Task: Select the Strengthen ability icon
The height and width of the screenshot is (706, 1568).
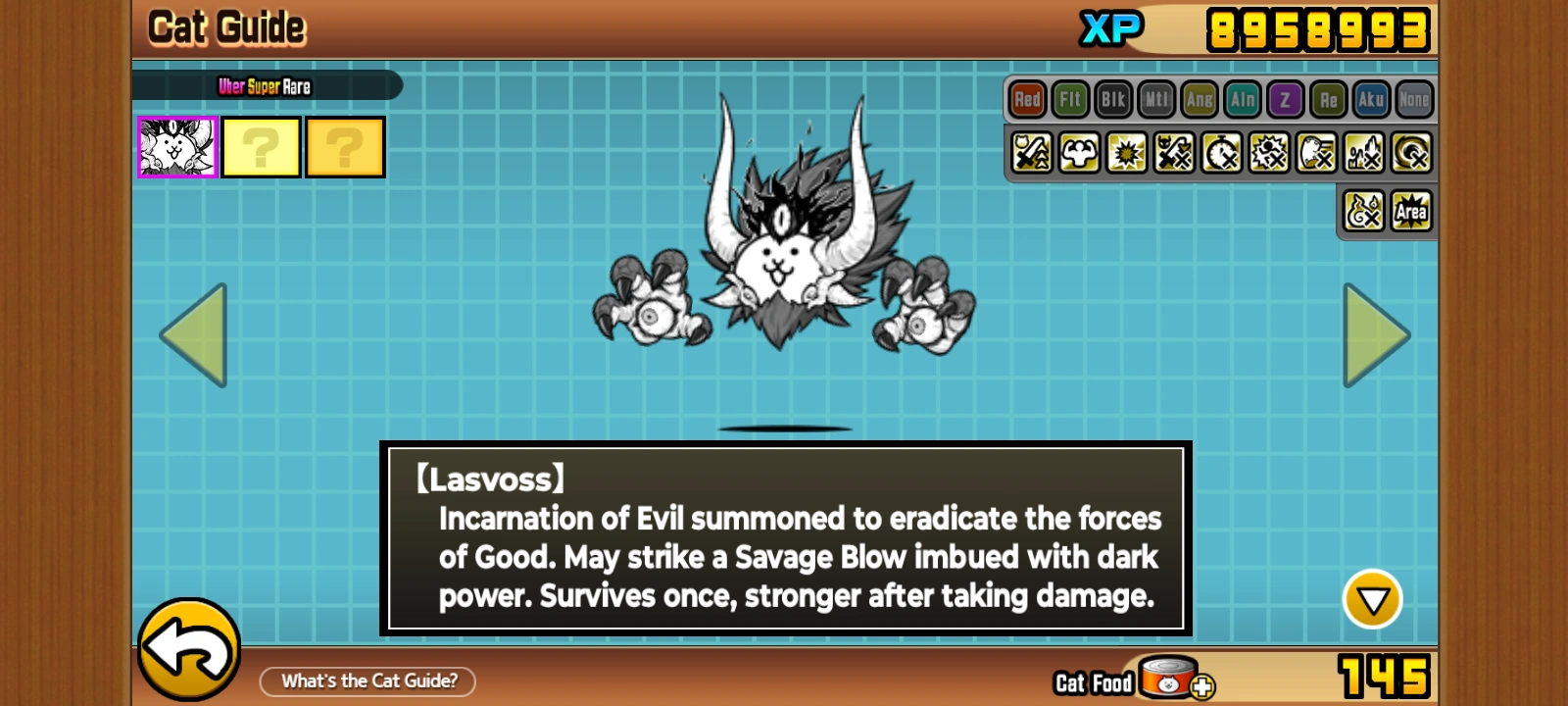Action: click(1029, 153)
